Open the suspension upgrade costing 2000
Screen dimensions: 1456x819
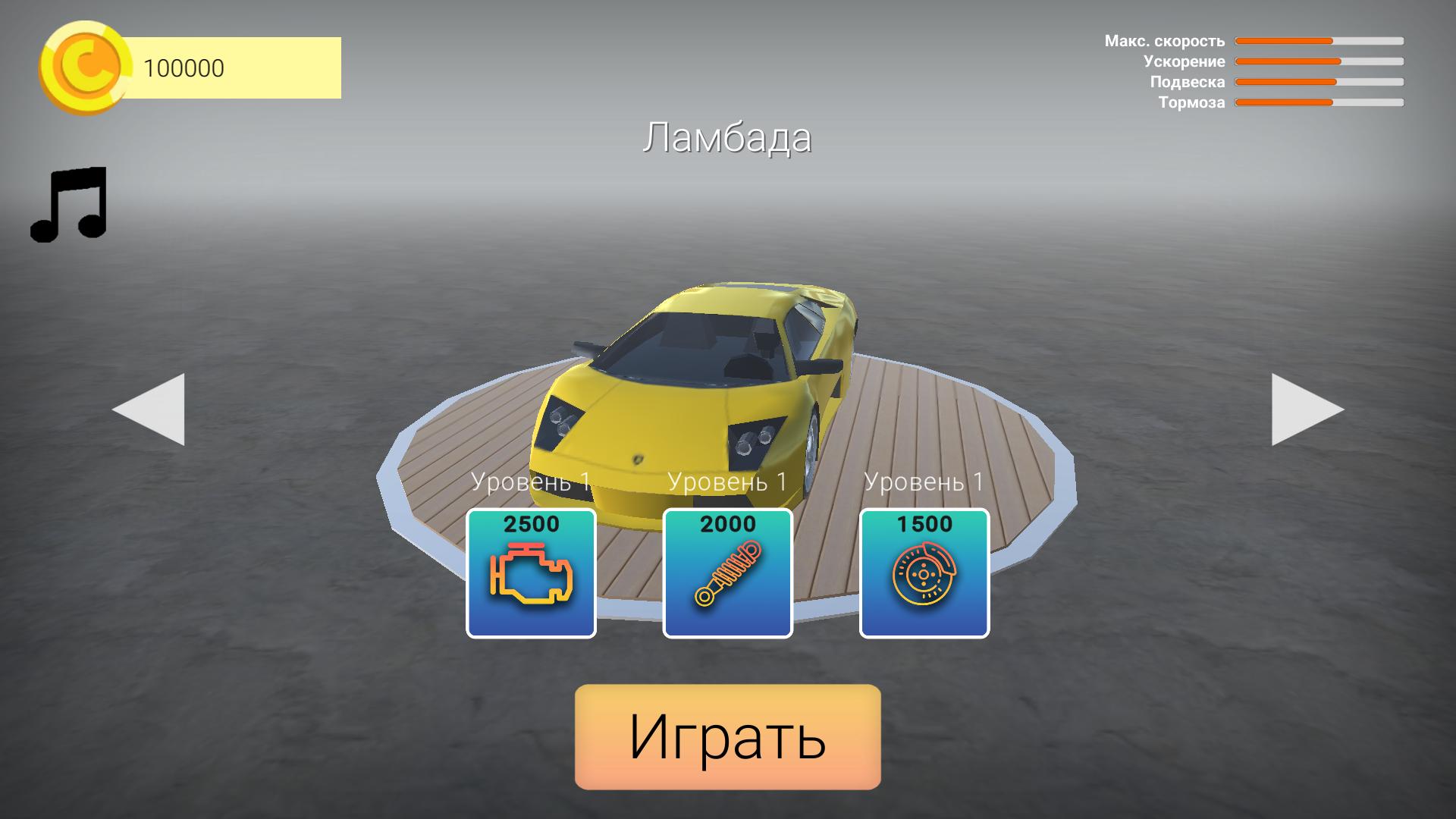726,573
